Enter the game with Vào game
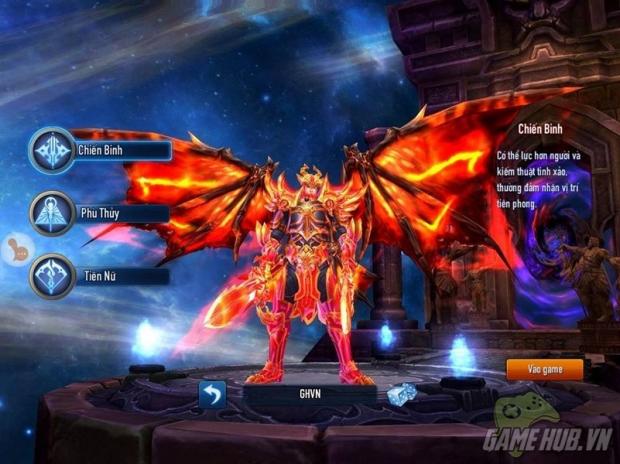This screenshot has width=620, height=464. point(544,369)
